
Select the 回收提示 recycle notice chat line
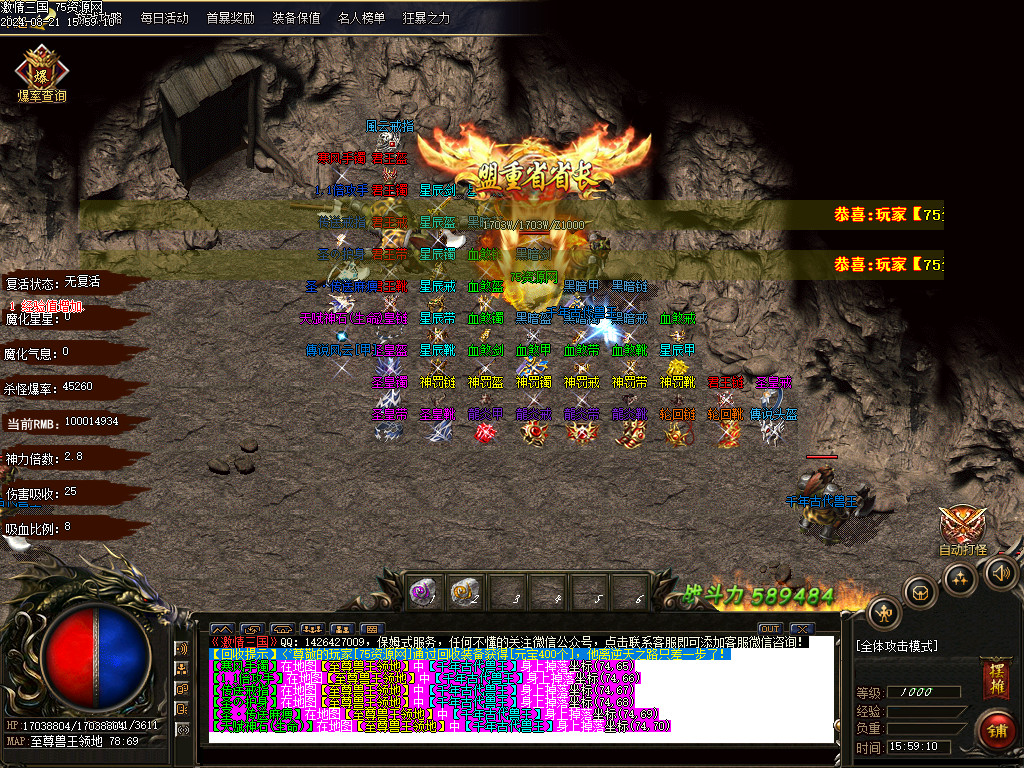coord(470,653)
